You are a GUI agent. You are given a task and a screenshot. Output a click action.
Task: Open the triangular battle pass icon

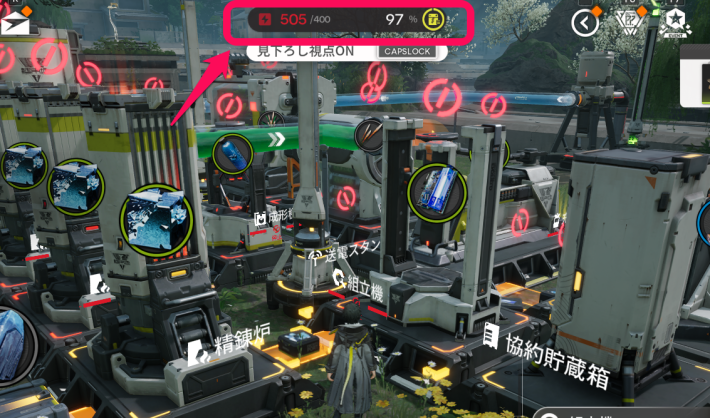click(630, 22)
